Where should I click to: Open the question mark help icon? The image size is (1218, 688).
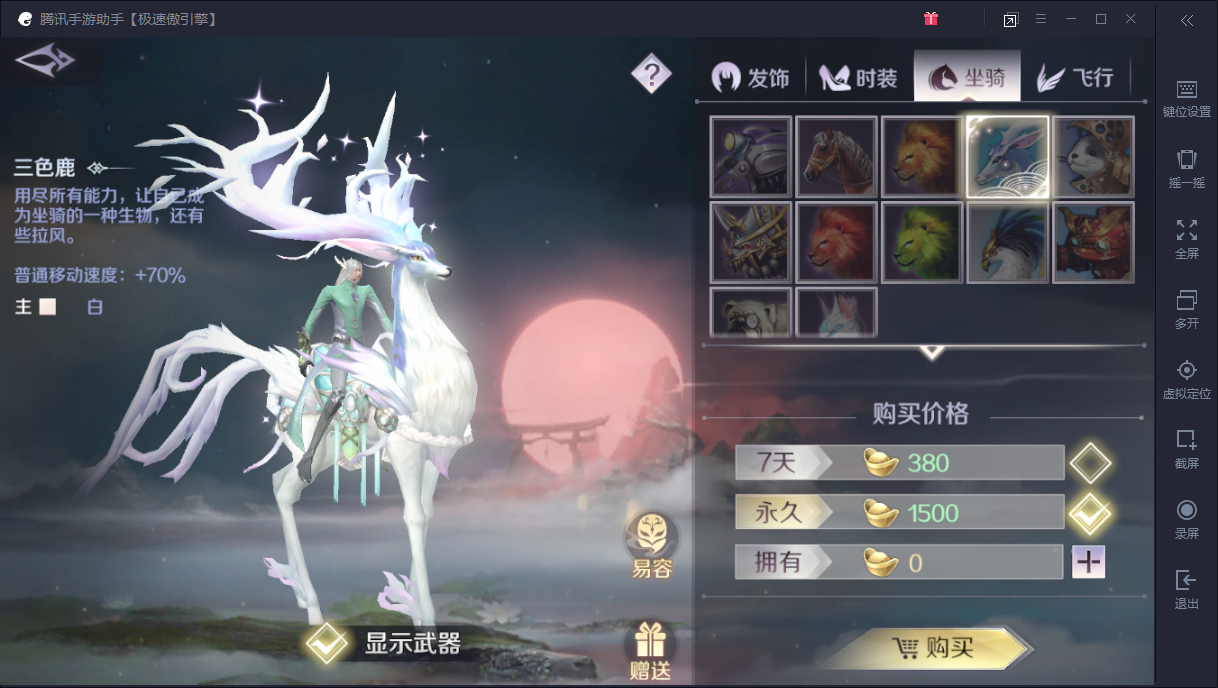tap(651, 73)
